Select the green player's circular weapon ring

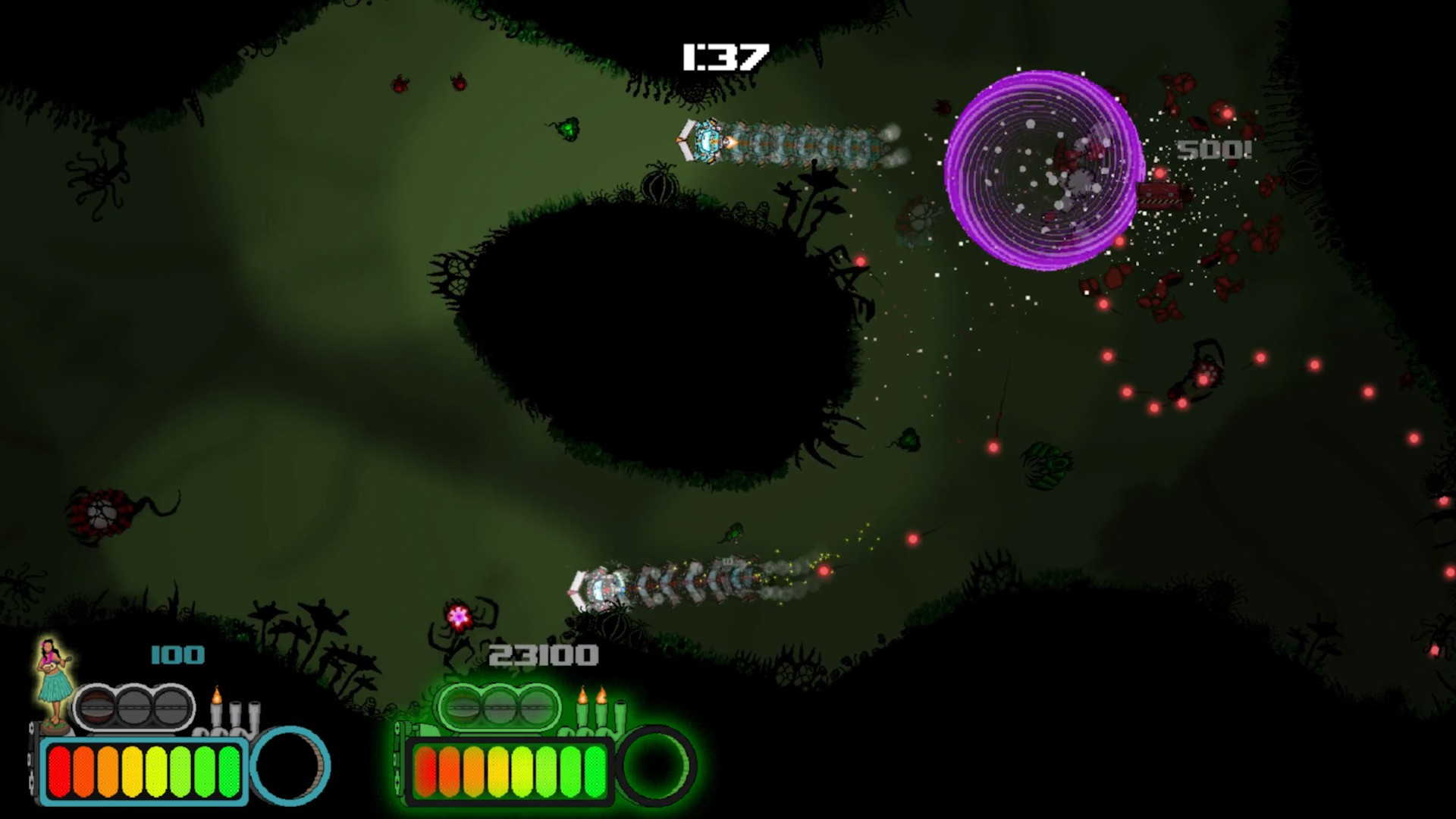coord(655,765)
